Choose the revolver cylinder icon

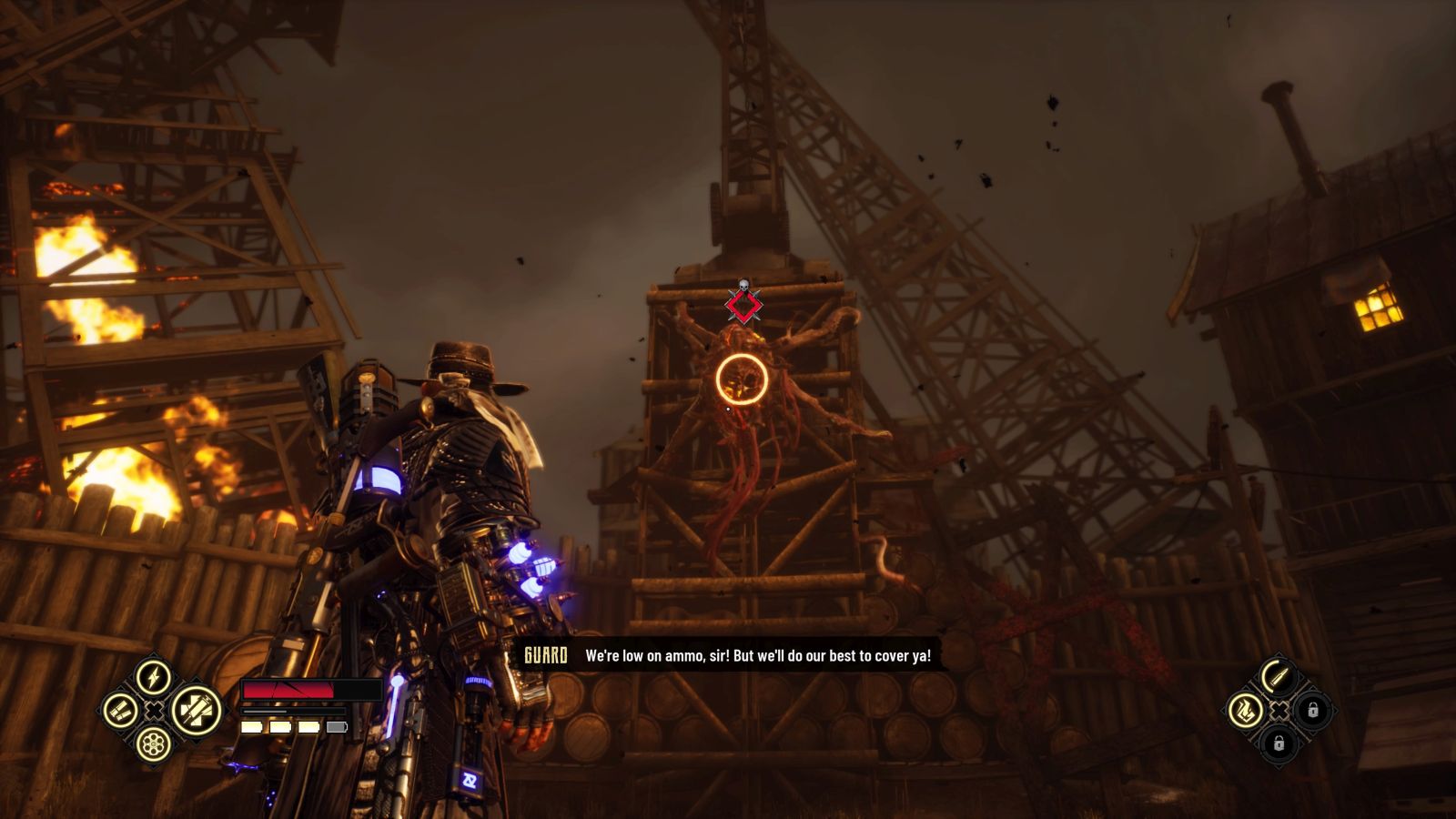click(x=154, y=744)
